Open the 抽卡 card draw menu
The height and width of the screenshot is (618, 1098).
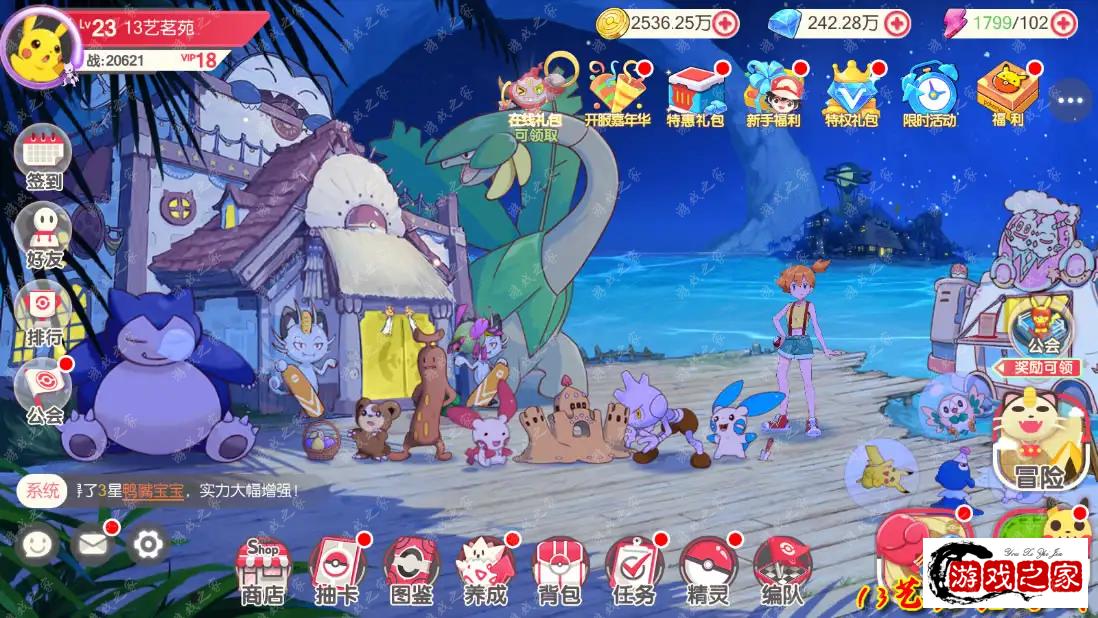pos(337,570)
